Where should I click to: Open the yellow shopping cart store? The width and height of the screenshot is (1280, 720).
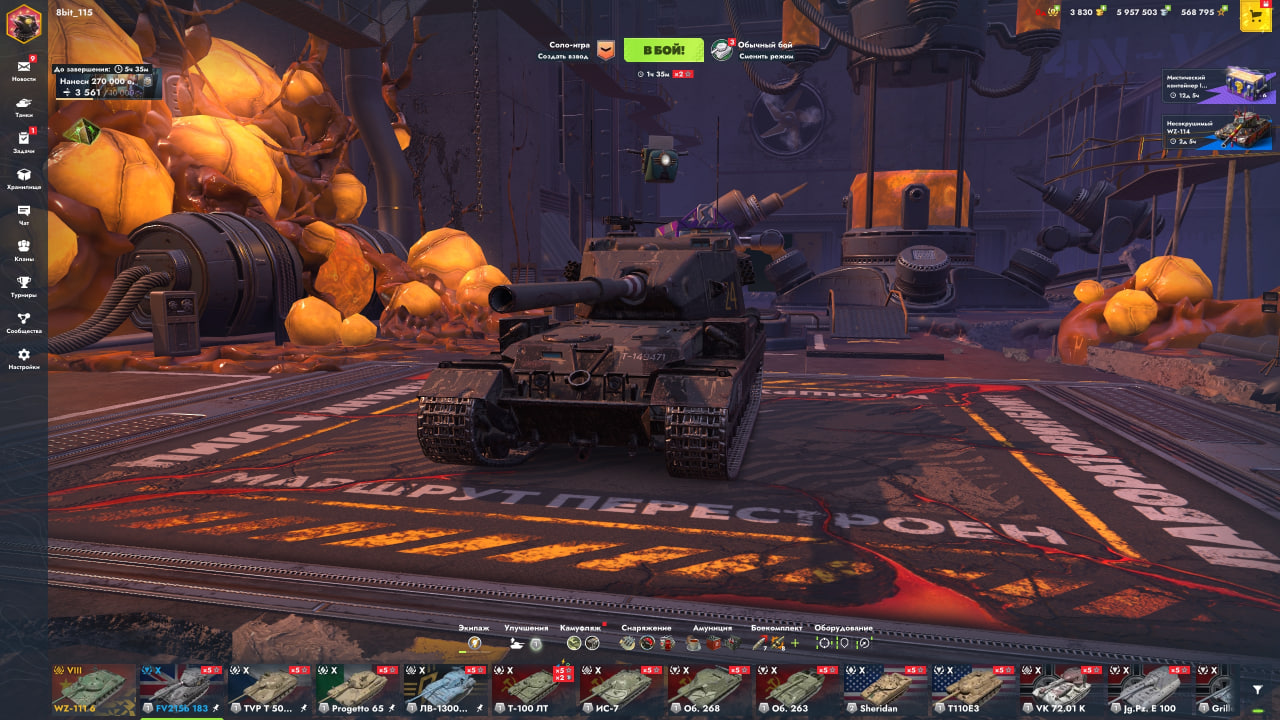pos(1255,16)
